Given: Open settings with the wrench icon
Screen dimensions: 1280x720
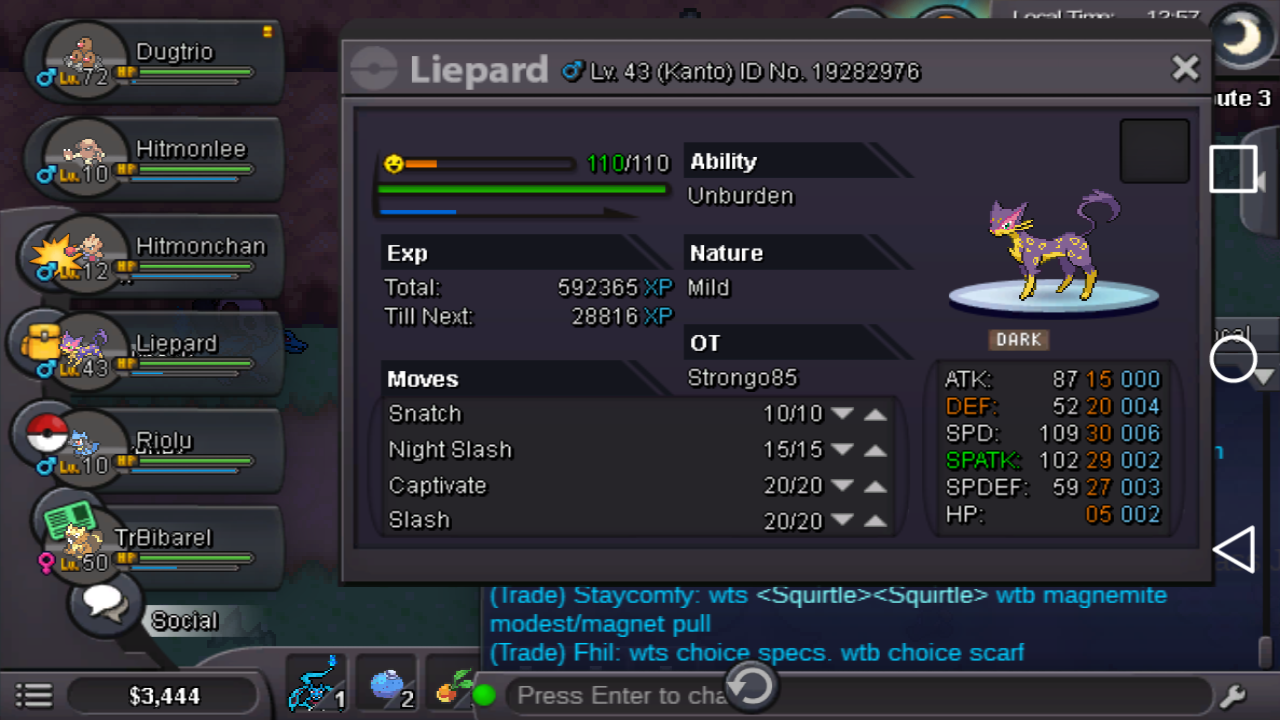Looking at the screenshot, I should pos(1232,695).
